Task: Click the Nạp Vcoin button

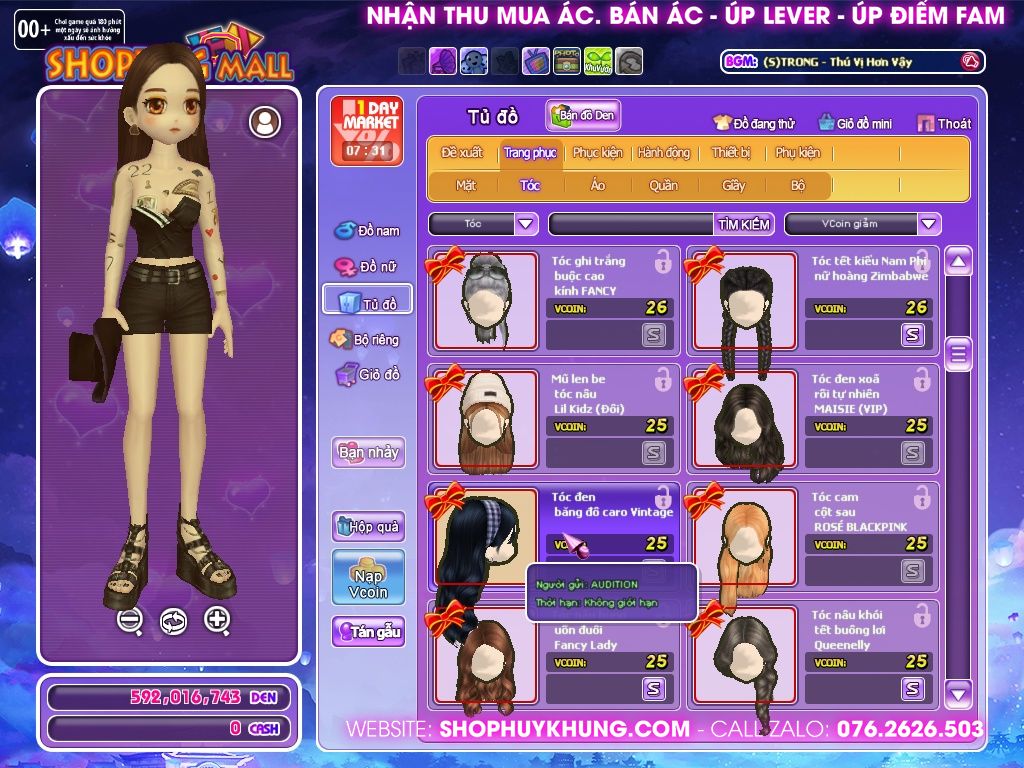Action: pyautogui.click(x=368, y=577)
